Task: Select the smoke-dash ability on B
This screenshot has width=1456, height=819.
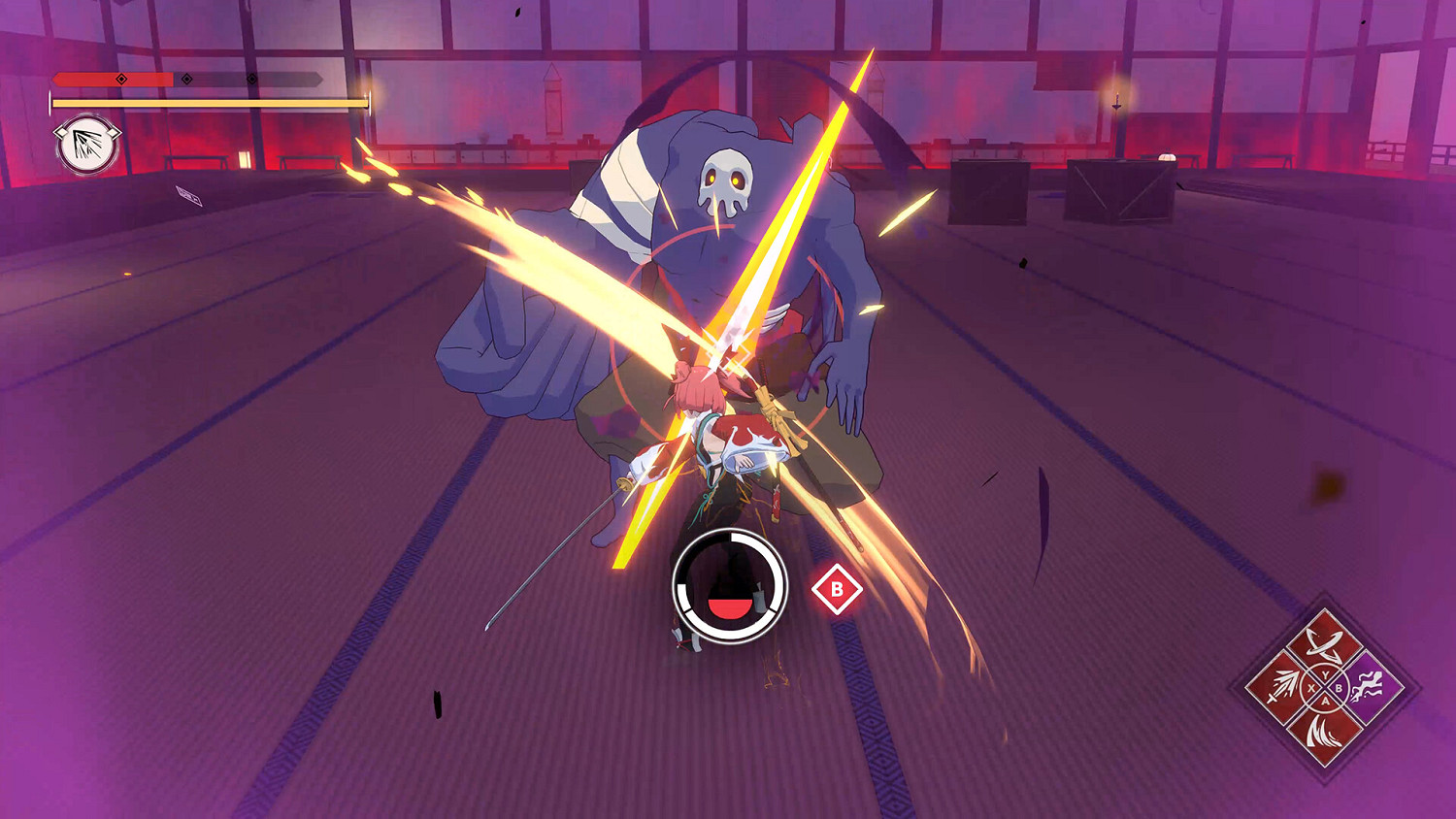Action: coord(1368,685)
